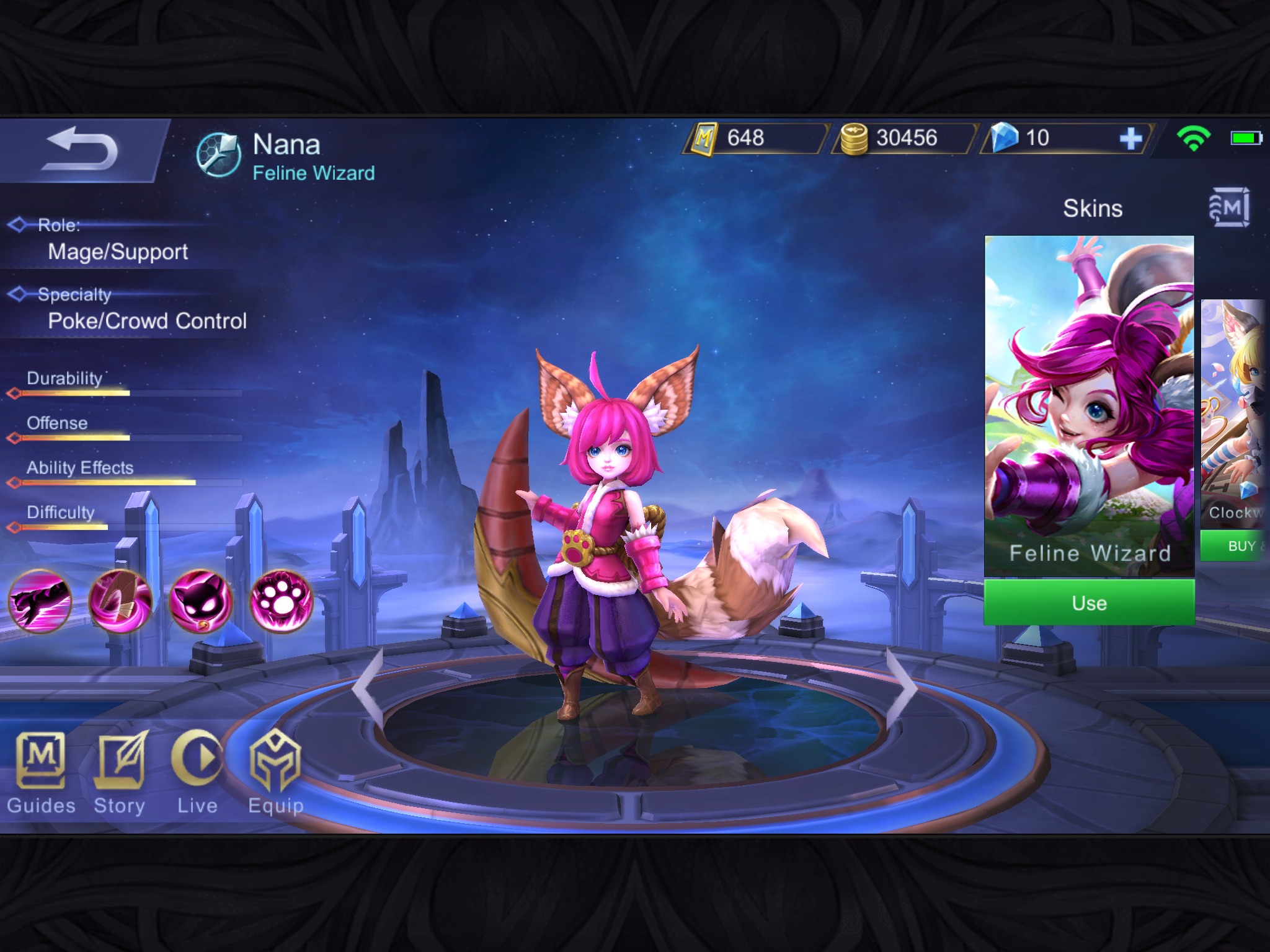1270x952 pixels.
Task: View the black cat dash passive skill
Action: [x=40, y=601]
